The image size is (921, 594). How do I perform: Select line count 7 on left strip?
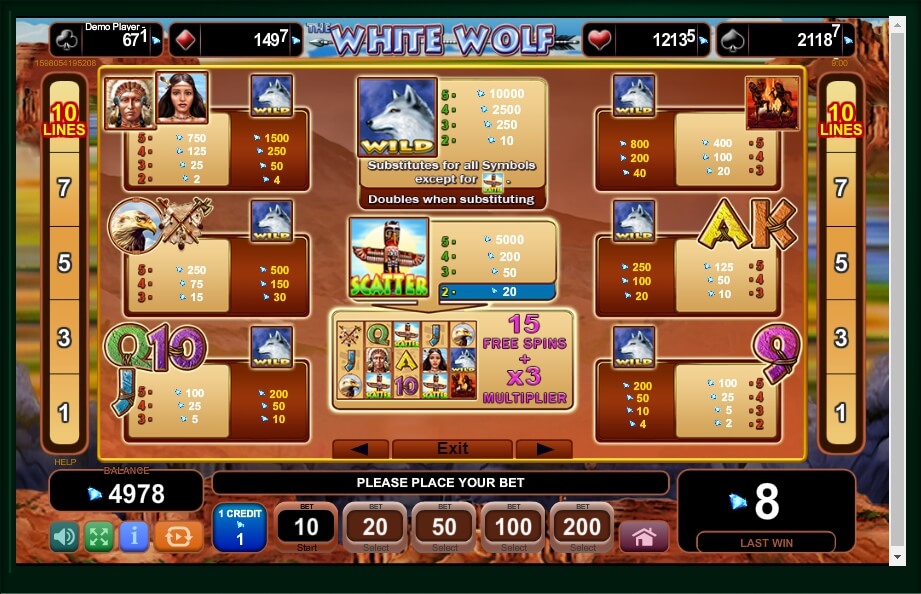click(x=64, y=188)
